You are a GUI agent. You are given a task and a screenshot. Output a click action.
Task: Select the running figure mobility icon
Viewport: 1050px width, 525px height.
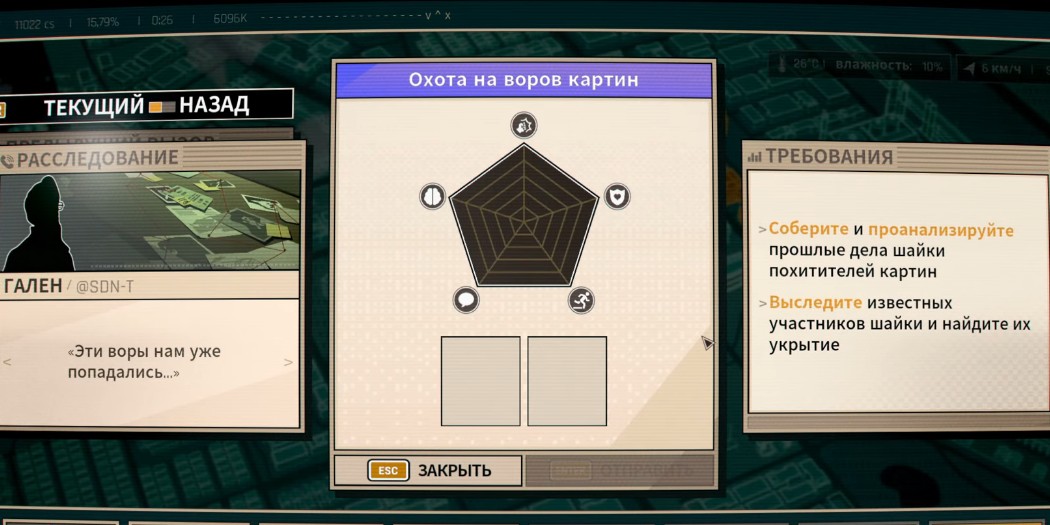582,299
